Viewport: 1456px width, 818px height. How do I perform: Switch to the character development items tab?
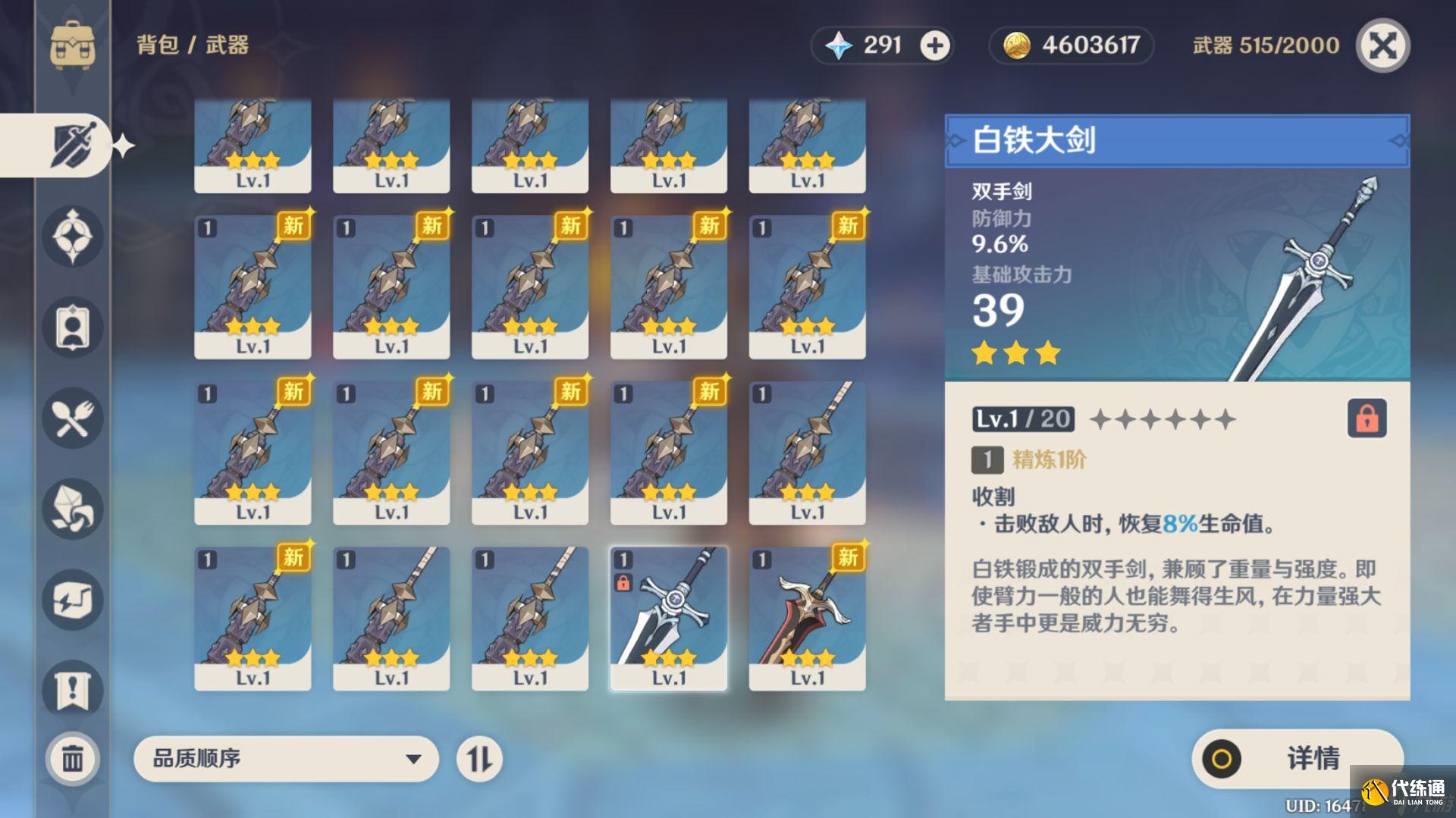pos(72,328)
